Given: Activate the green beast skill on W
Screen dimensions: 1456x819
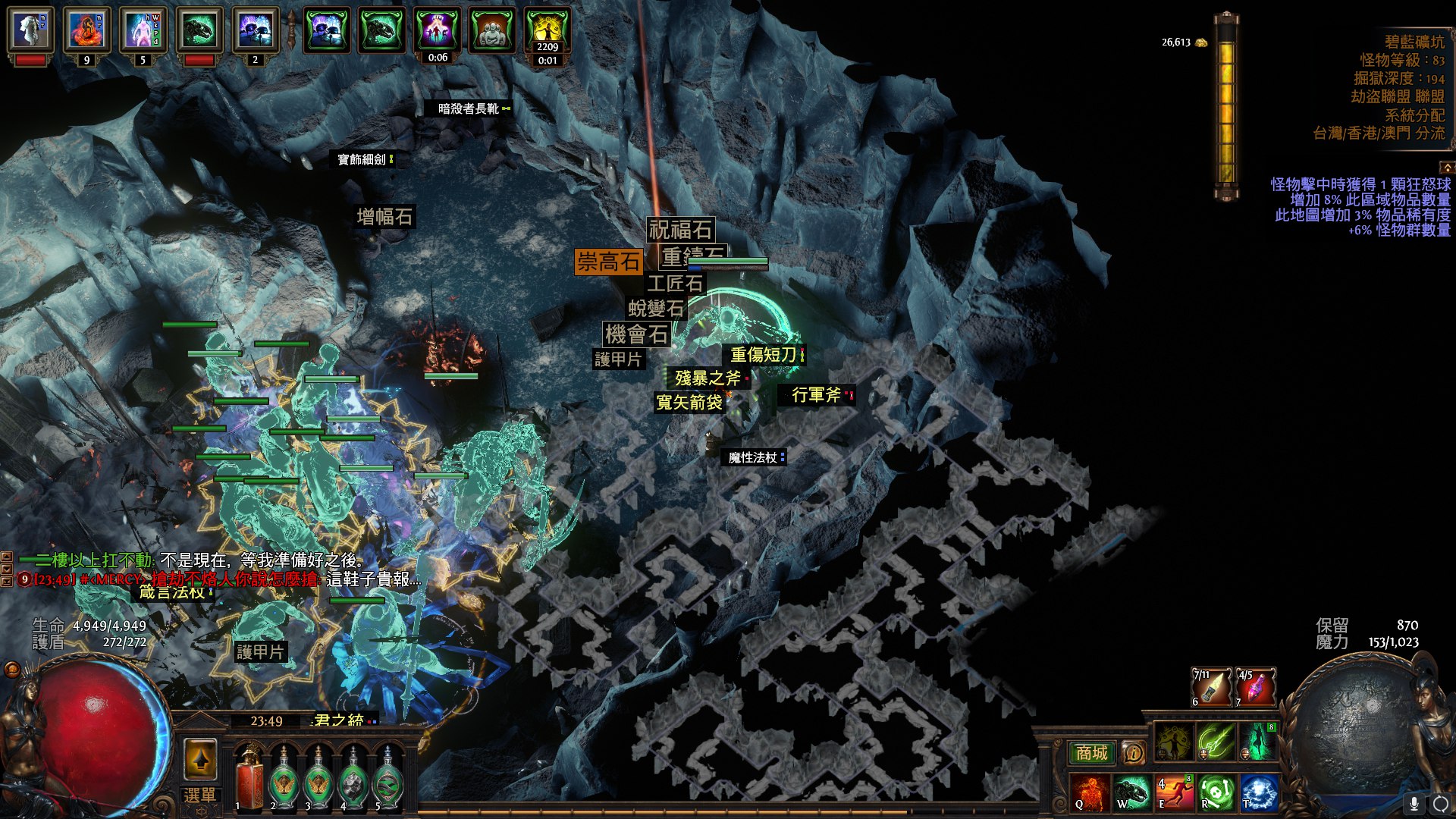Looking at the screenshot, I should point(1132,792).
